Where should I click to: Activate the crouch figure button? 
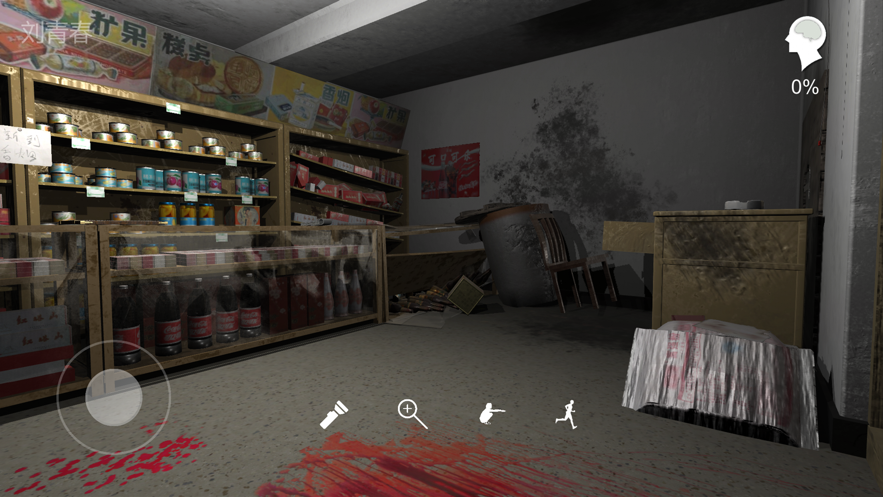coord(490,414)
